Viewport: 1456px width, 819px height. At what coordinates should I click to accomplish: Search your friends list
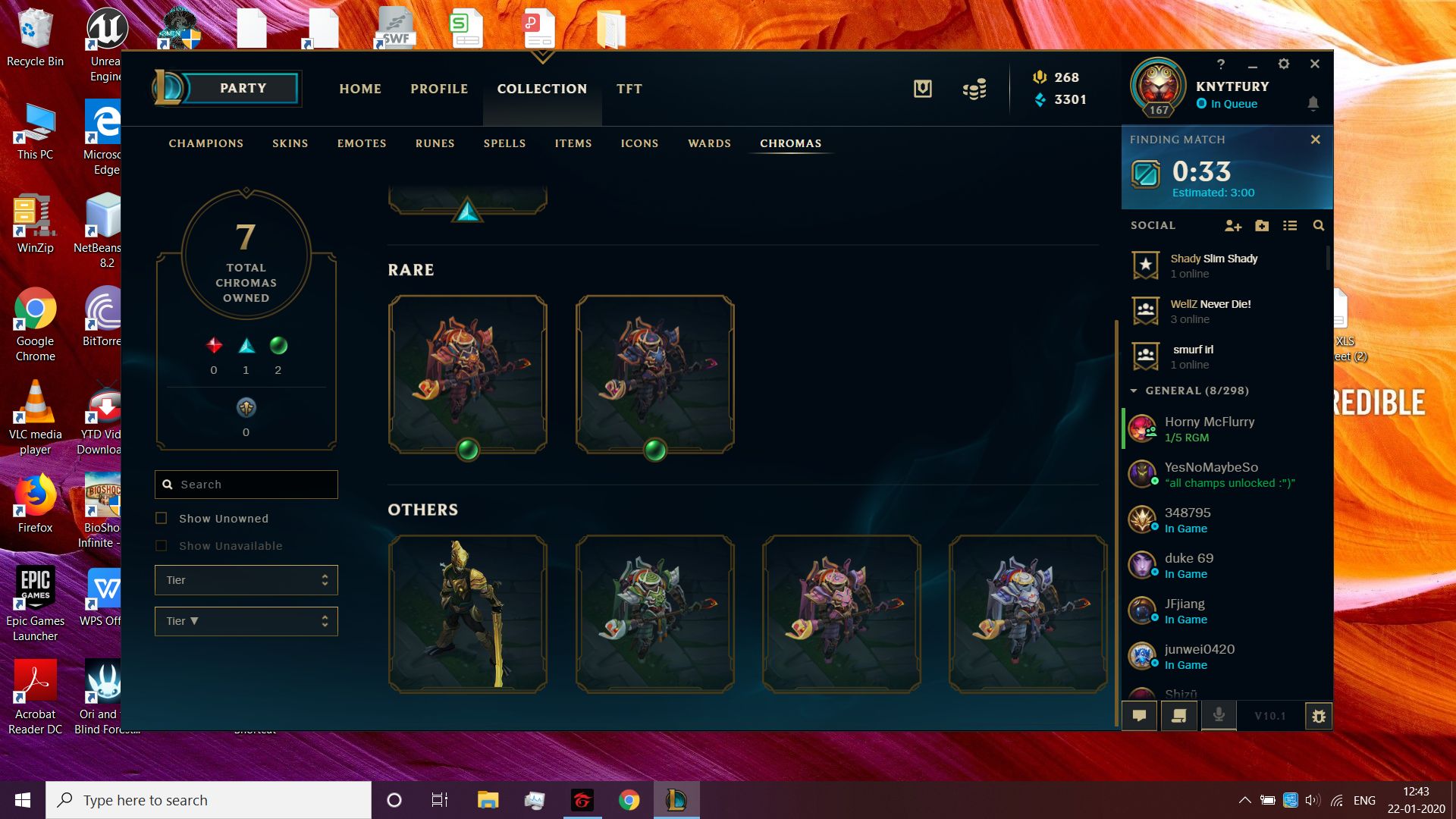(1319, 225)
